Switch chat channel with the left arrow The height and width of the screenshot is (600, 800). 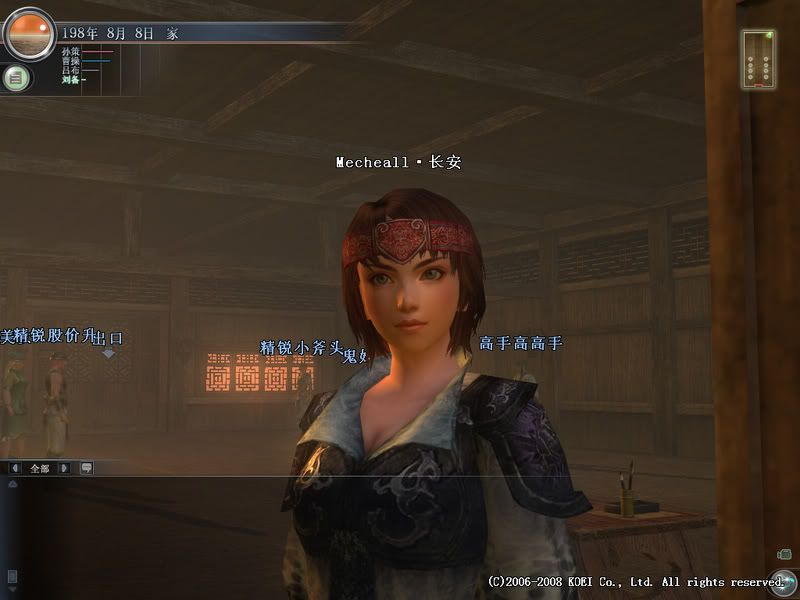coord(16,467)
